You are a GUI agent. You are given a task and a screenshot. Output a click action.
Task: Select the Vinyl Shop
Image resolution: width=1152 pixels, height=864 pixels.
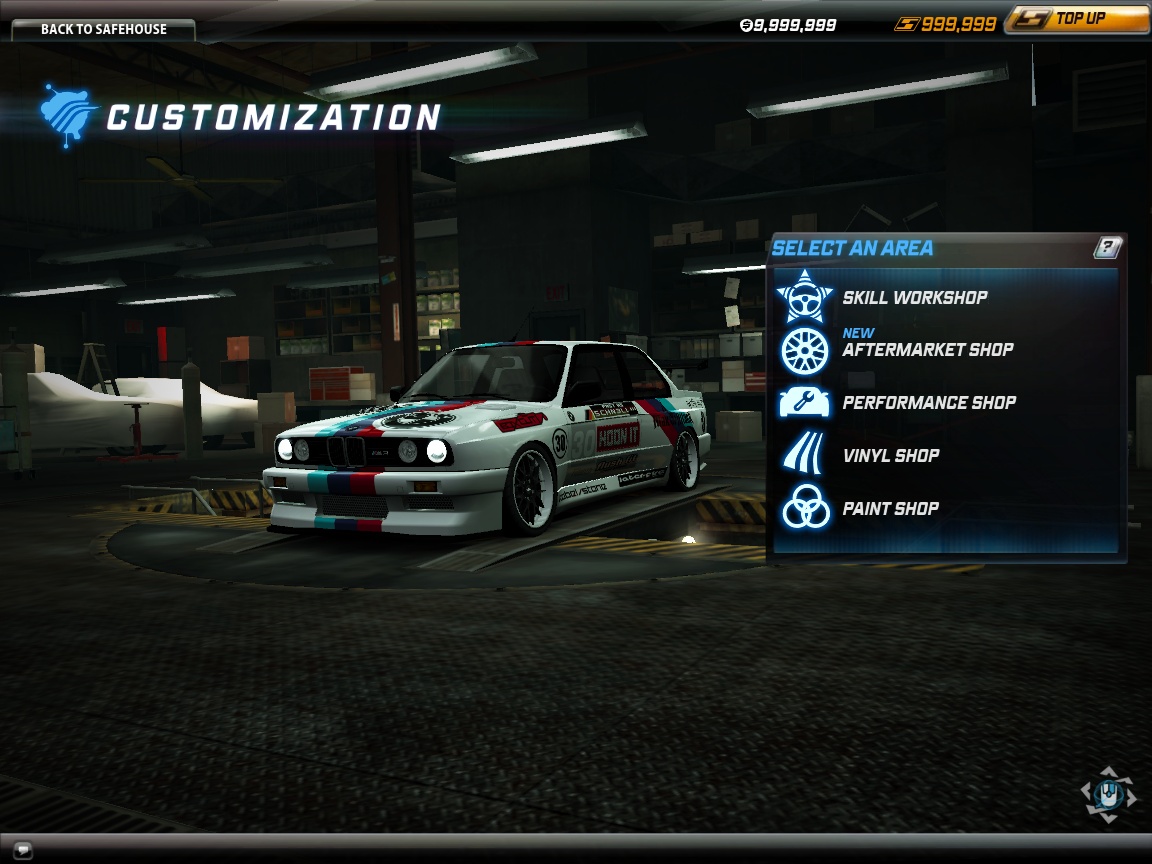(x=890, y=456)
